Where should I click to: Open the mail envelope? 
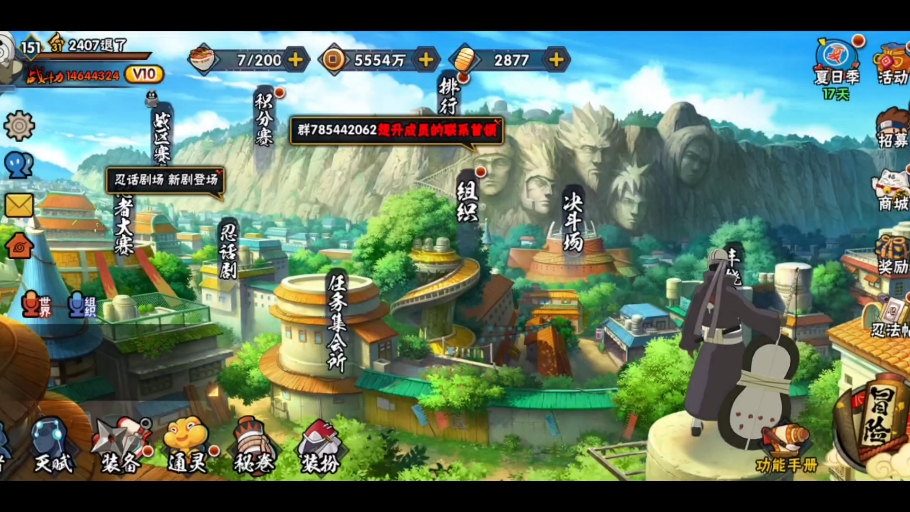[19, 205]
